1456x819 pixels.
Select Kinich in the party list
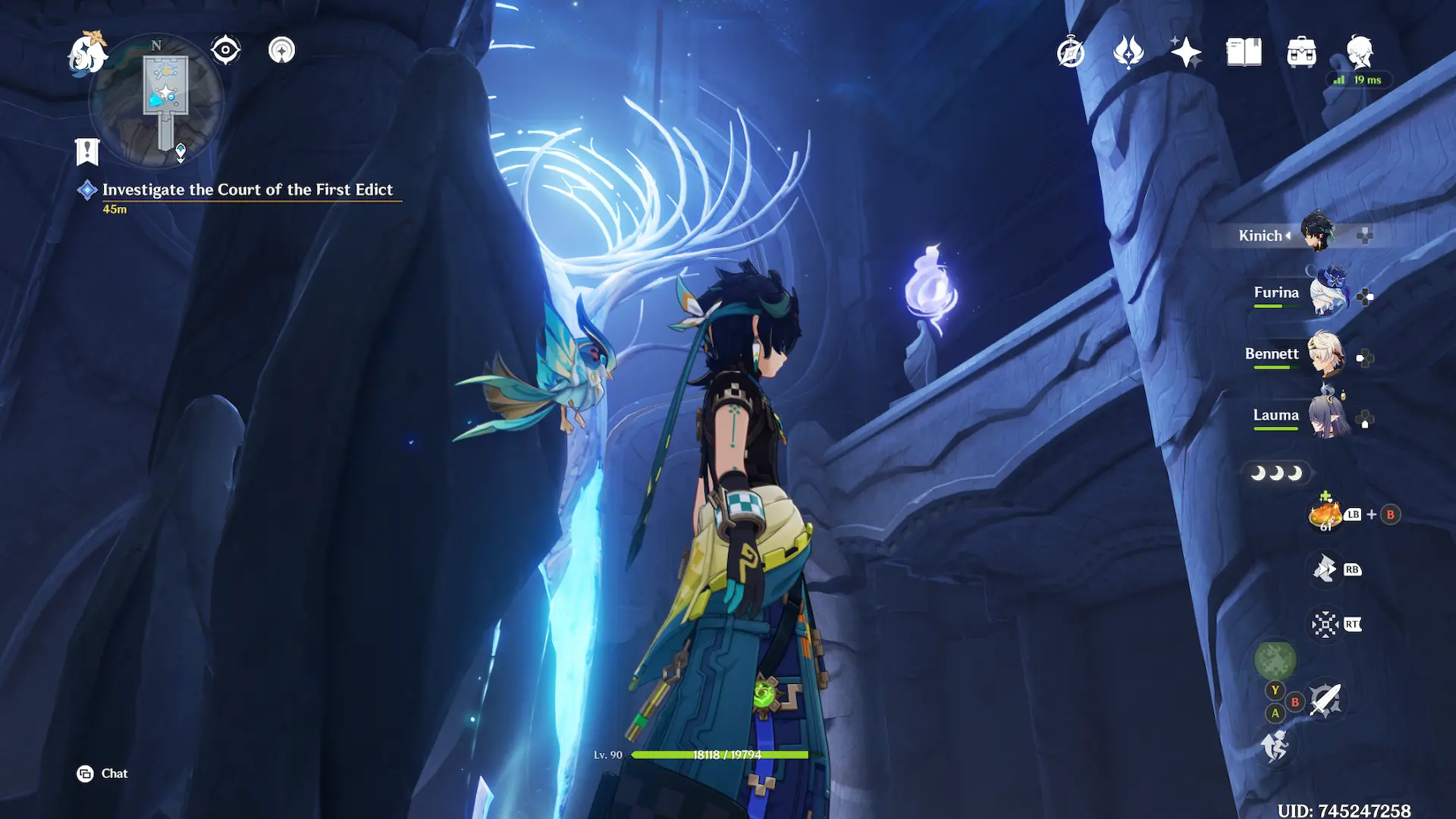tap(1317, 232)
